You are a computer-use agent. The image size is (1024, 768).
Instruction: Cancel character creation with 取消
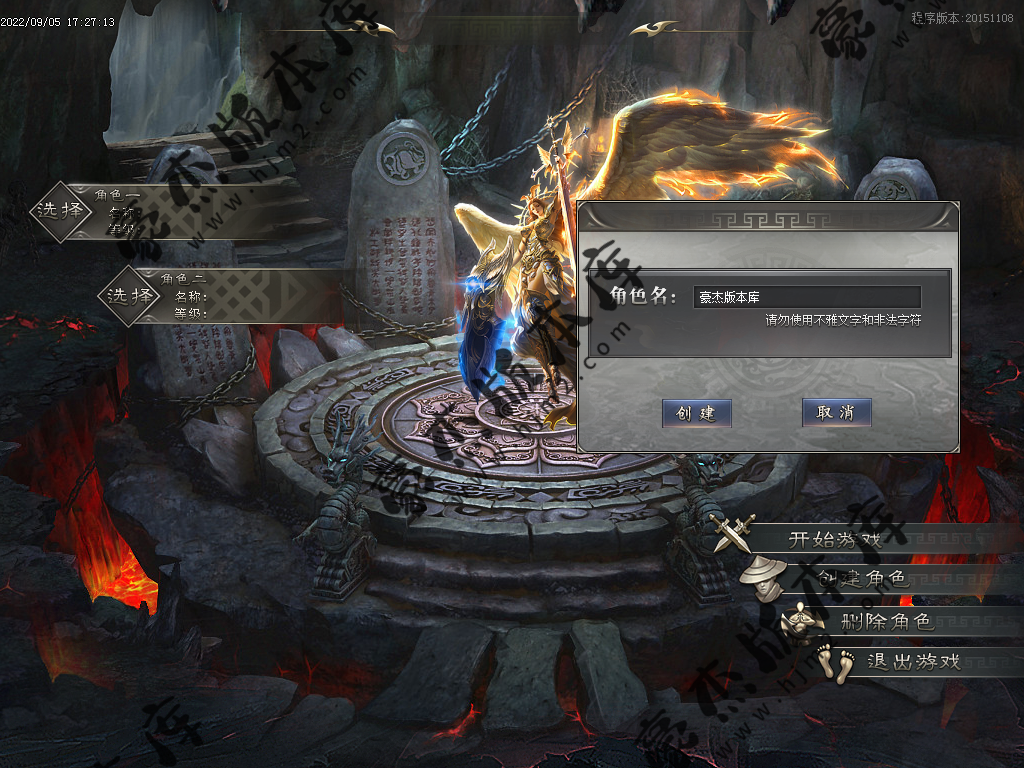[836, 412]
